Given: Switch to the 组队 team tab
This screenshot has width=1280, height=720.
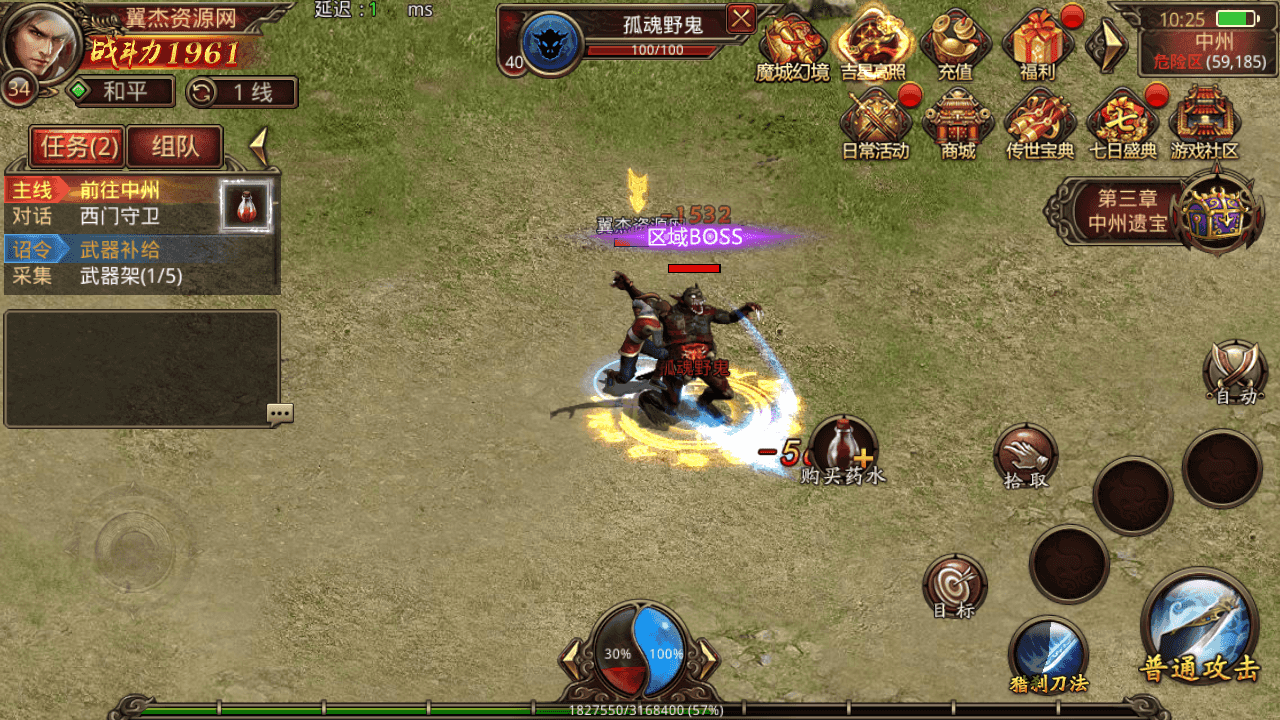Looking at the screenshot, I should tap(175, 147).
